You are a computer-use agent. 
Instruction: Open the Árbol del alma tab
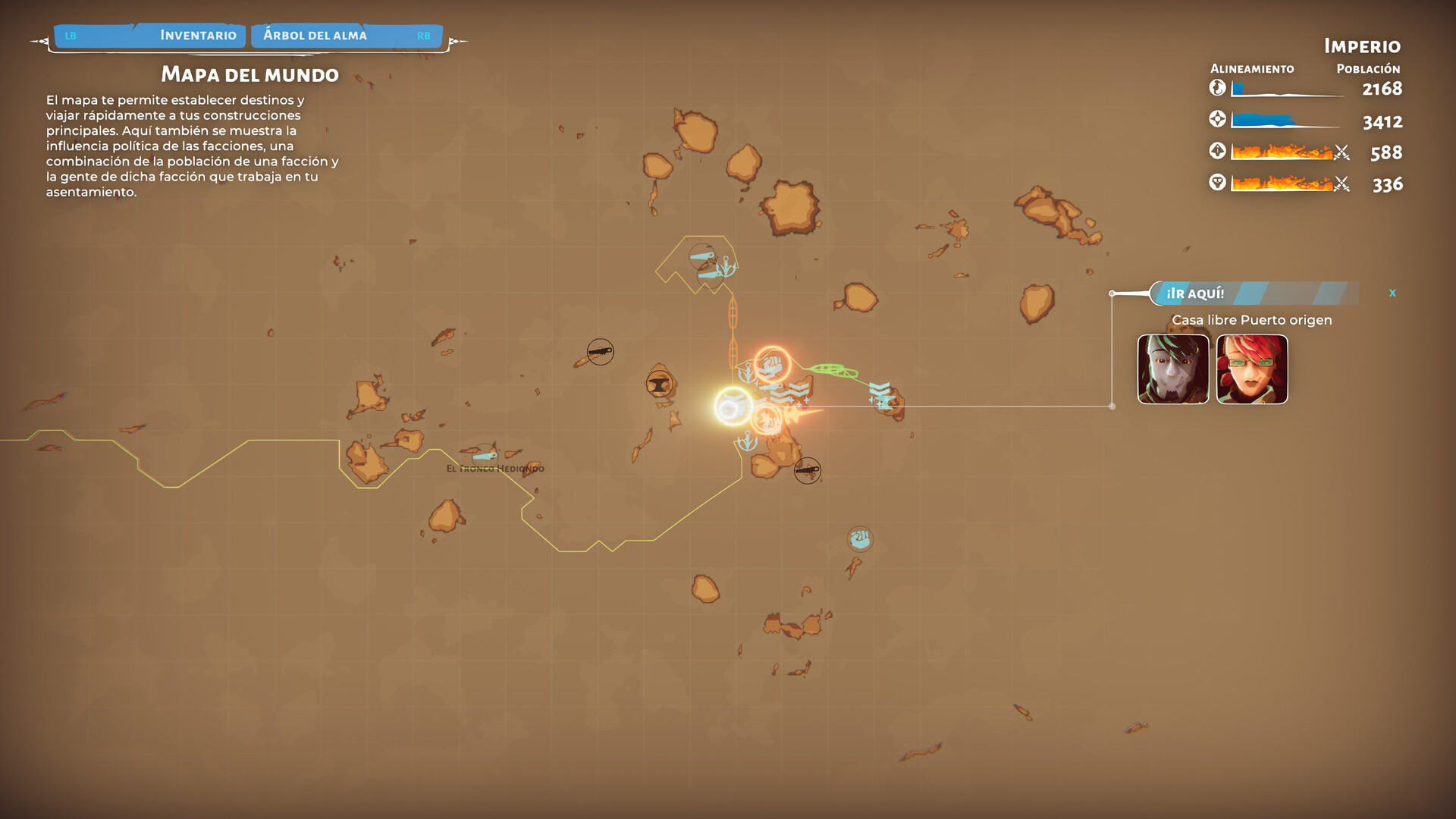click(x=315, y=35)
